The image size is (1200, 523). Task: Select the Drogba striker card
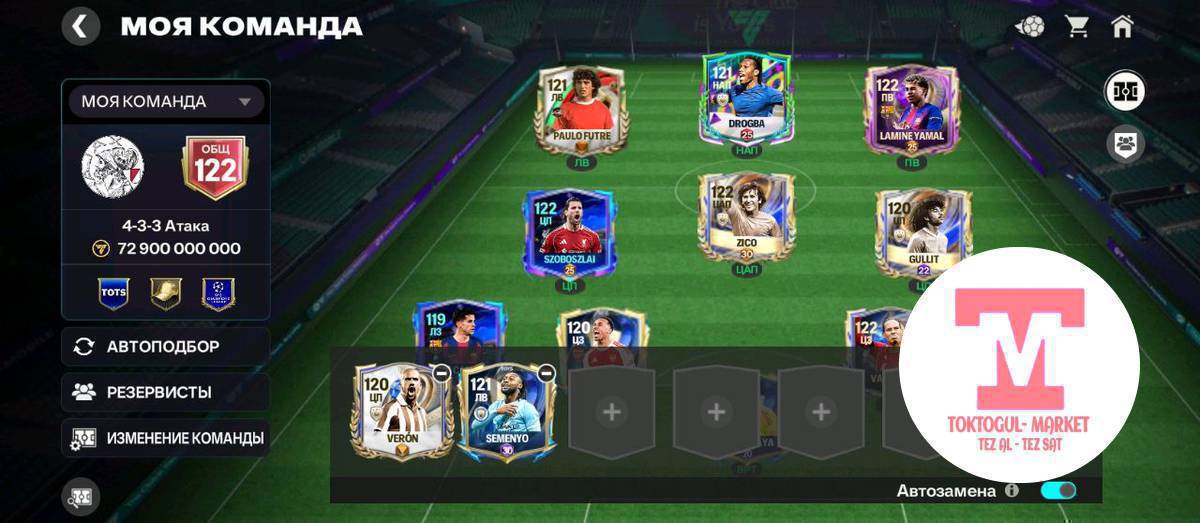pos(746,100)
